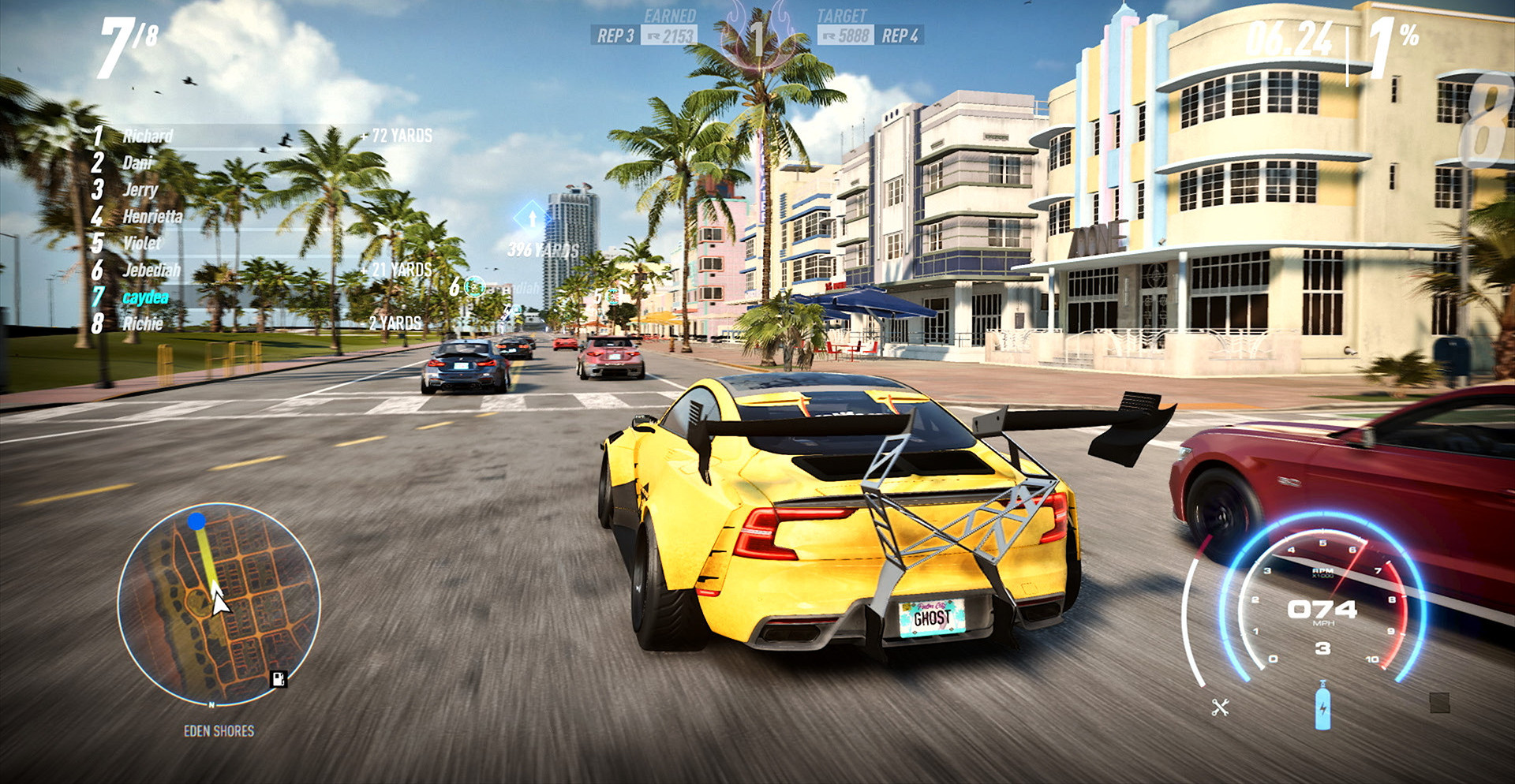Click the blue checkpoint arrow marker
This screenshot has height=784, width=1515.
click(532, 218)
